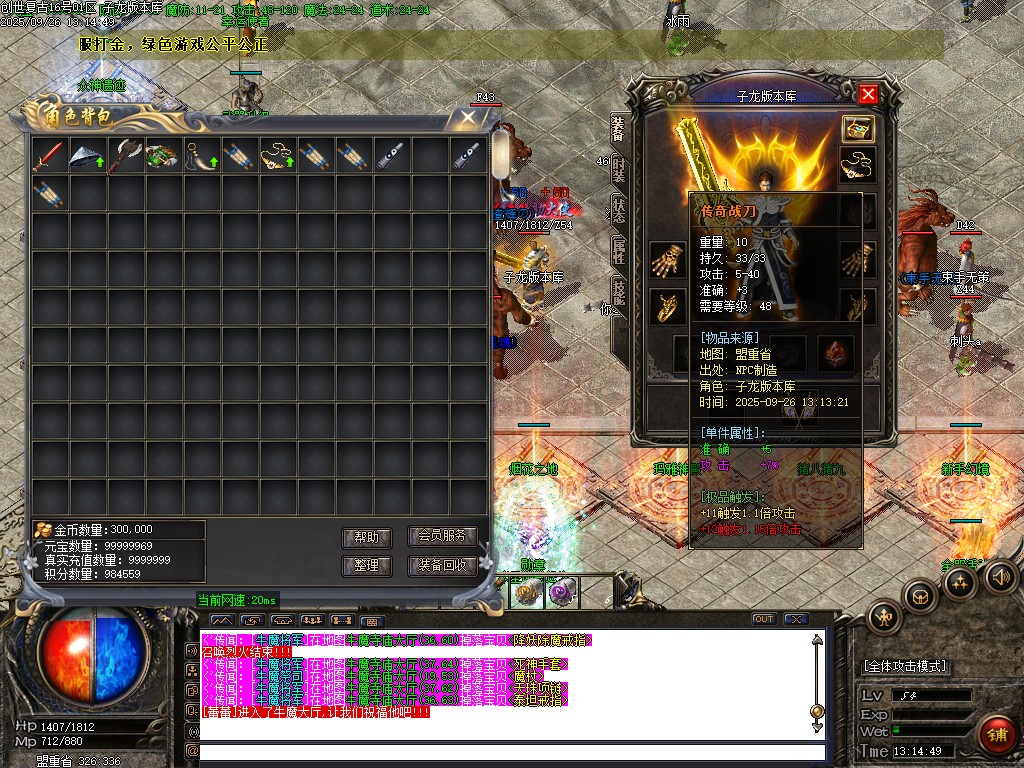This screenshot has width=1024, height=768.
Task: Switch to the Status (状态) tab
Action: click(x=619, y=209)
